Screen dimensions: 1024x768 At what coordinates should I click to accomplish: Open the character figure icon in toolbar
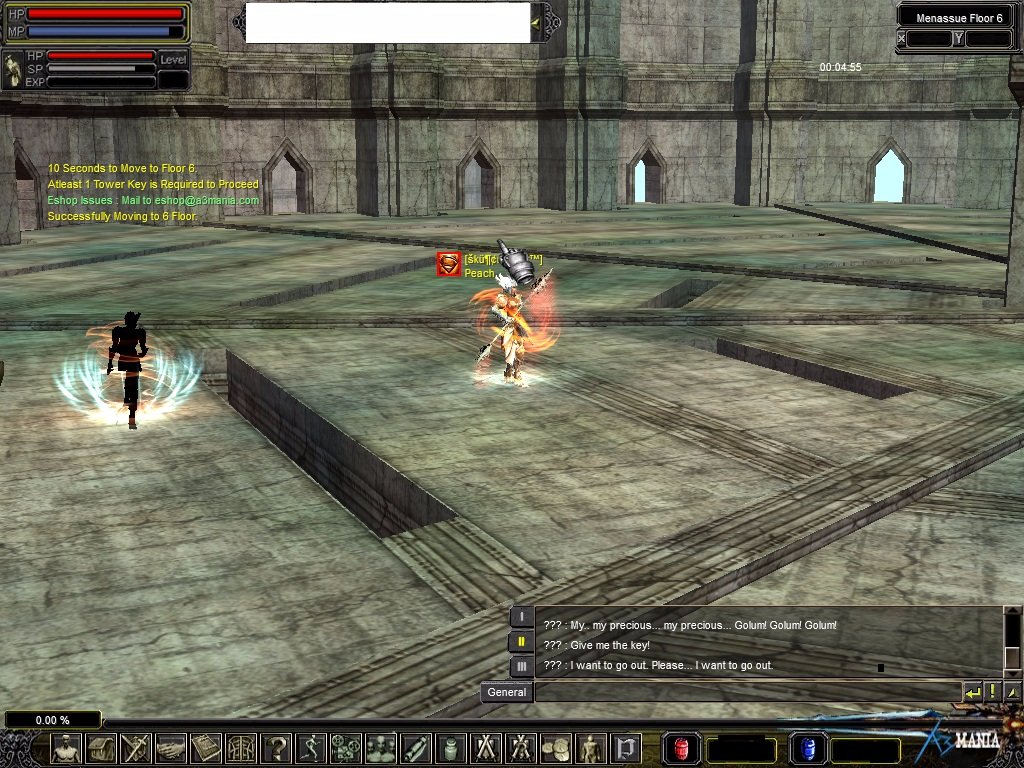point(66,748)
